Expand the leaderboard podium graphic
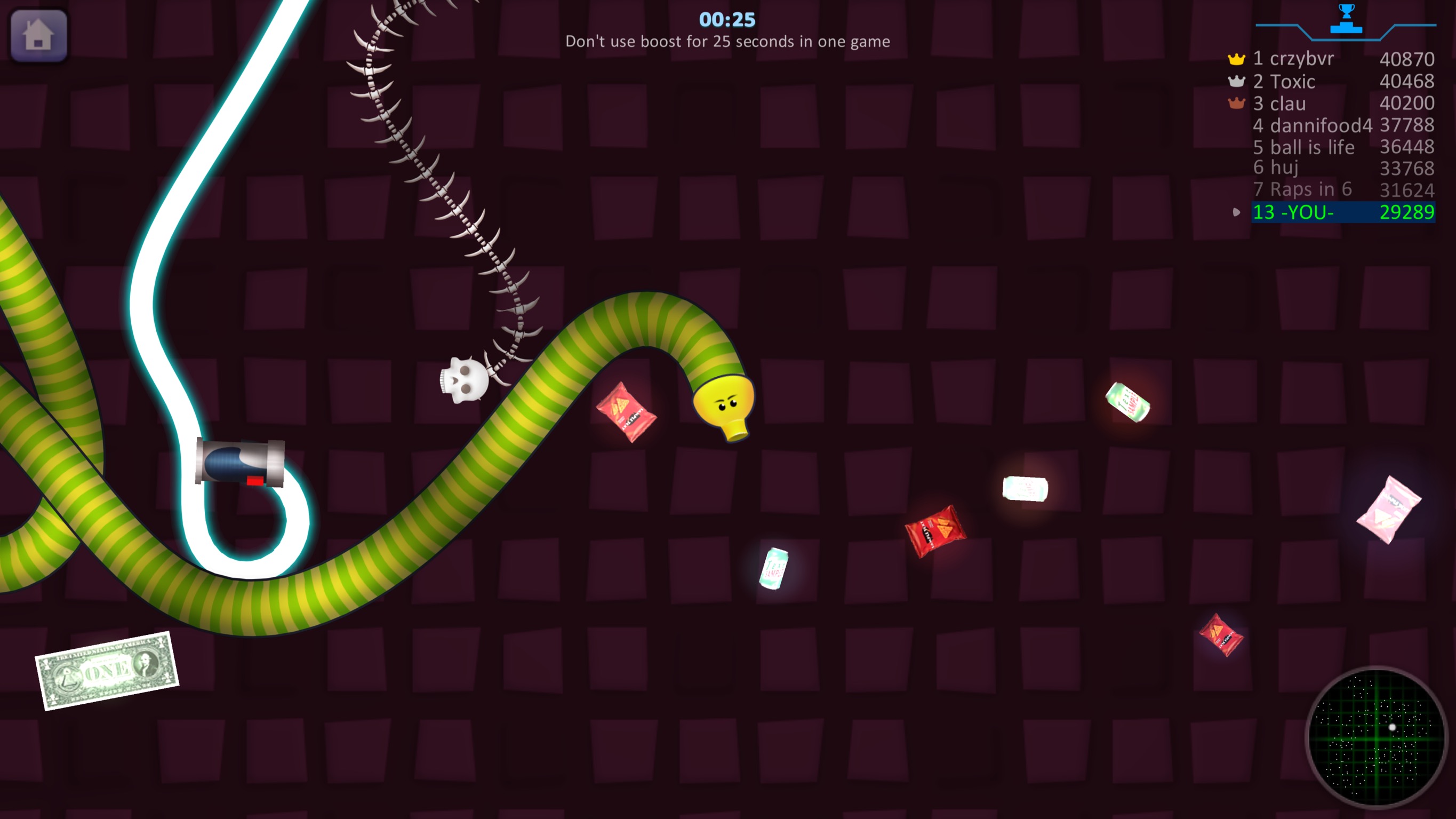Viewport: 1456px width, 819px height. (1346, 28)
